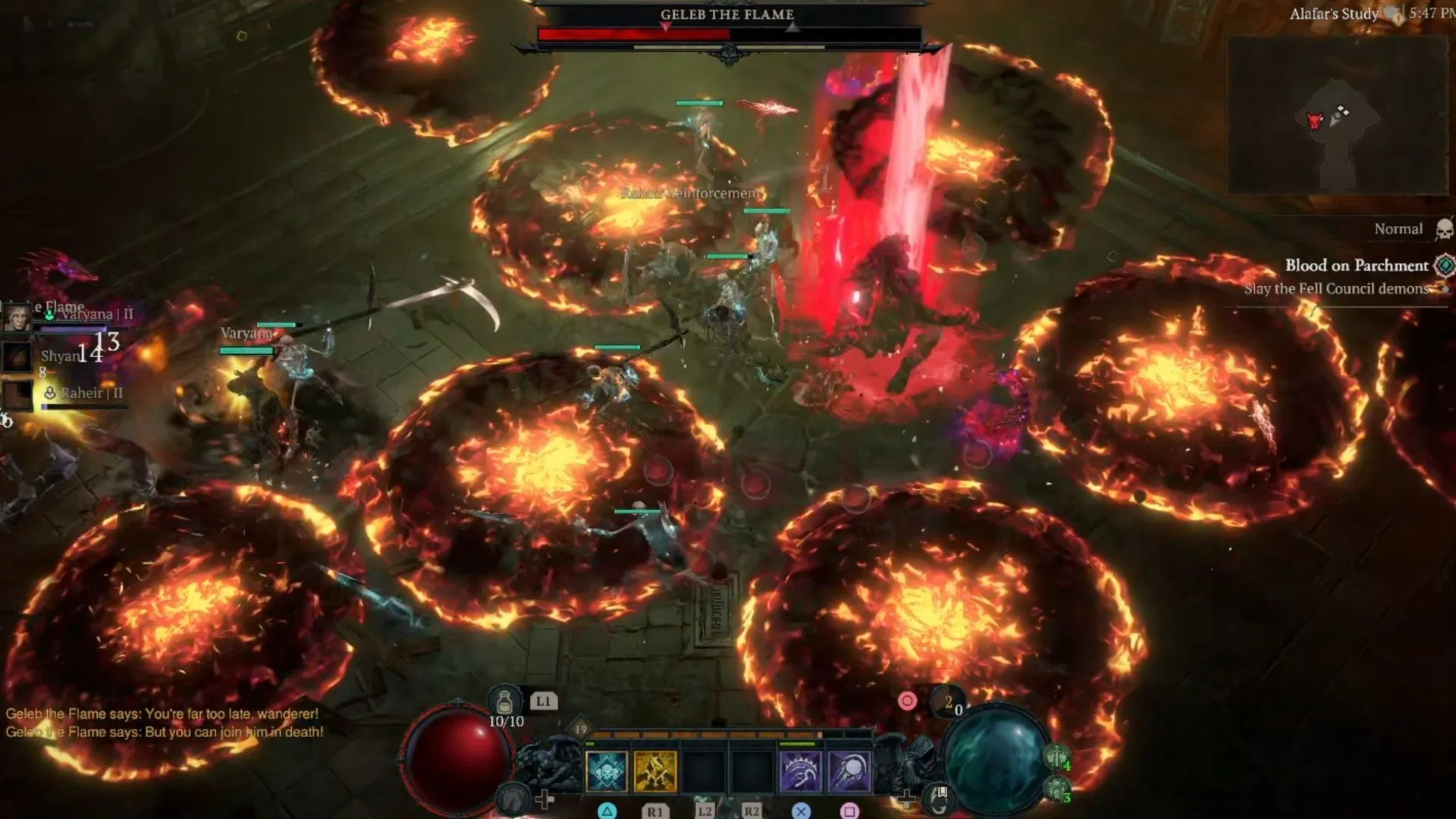Click the book emblem beside the blue orb

pos(940,795)
